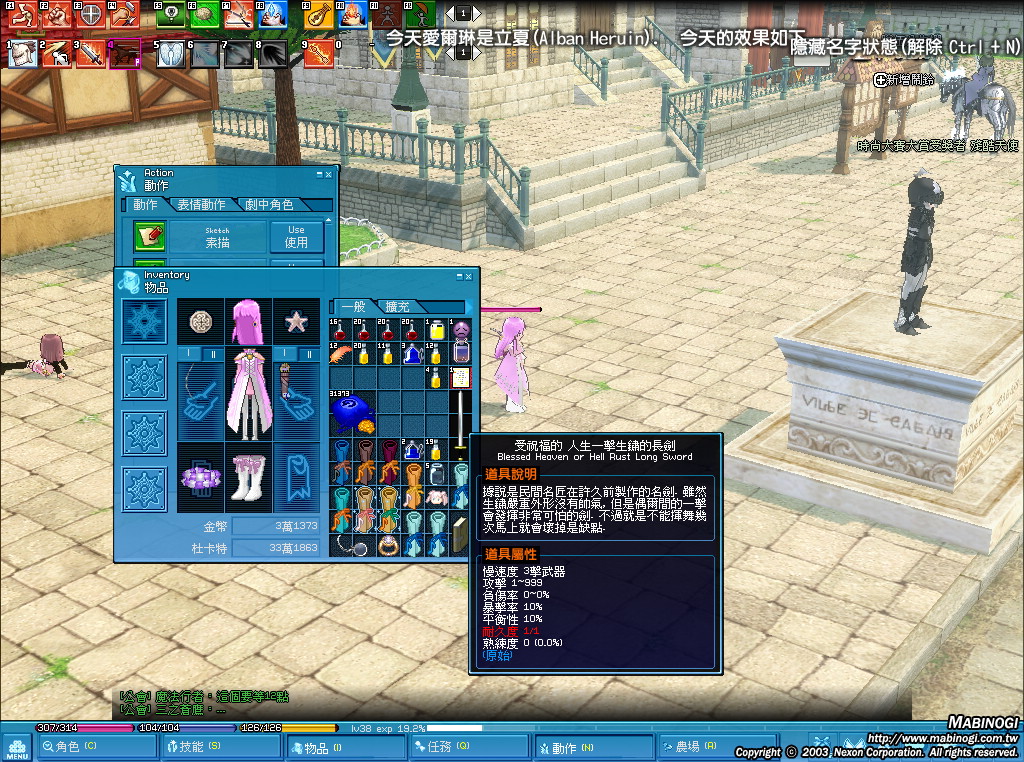
Task: Switch to the 劇中角色 tab
Action: [270, 205]
